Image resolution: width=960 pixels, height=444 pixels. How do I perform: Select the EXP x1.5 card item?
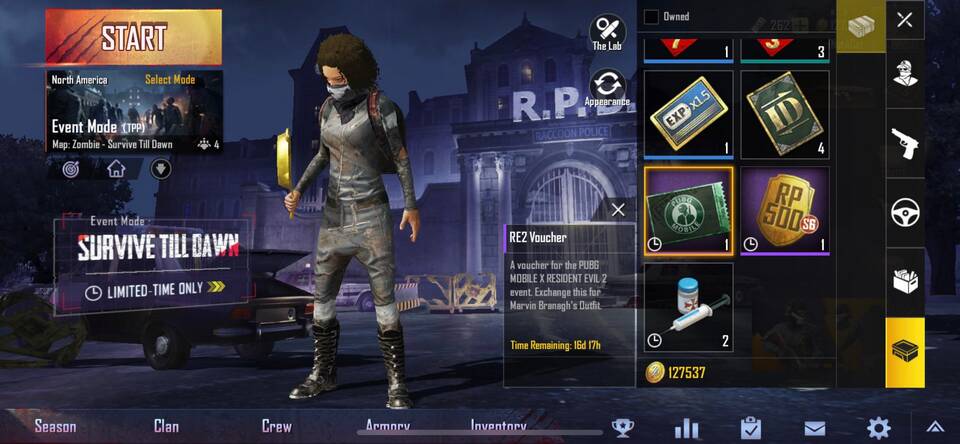(688, 114)
